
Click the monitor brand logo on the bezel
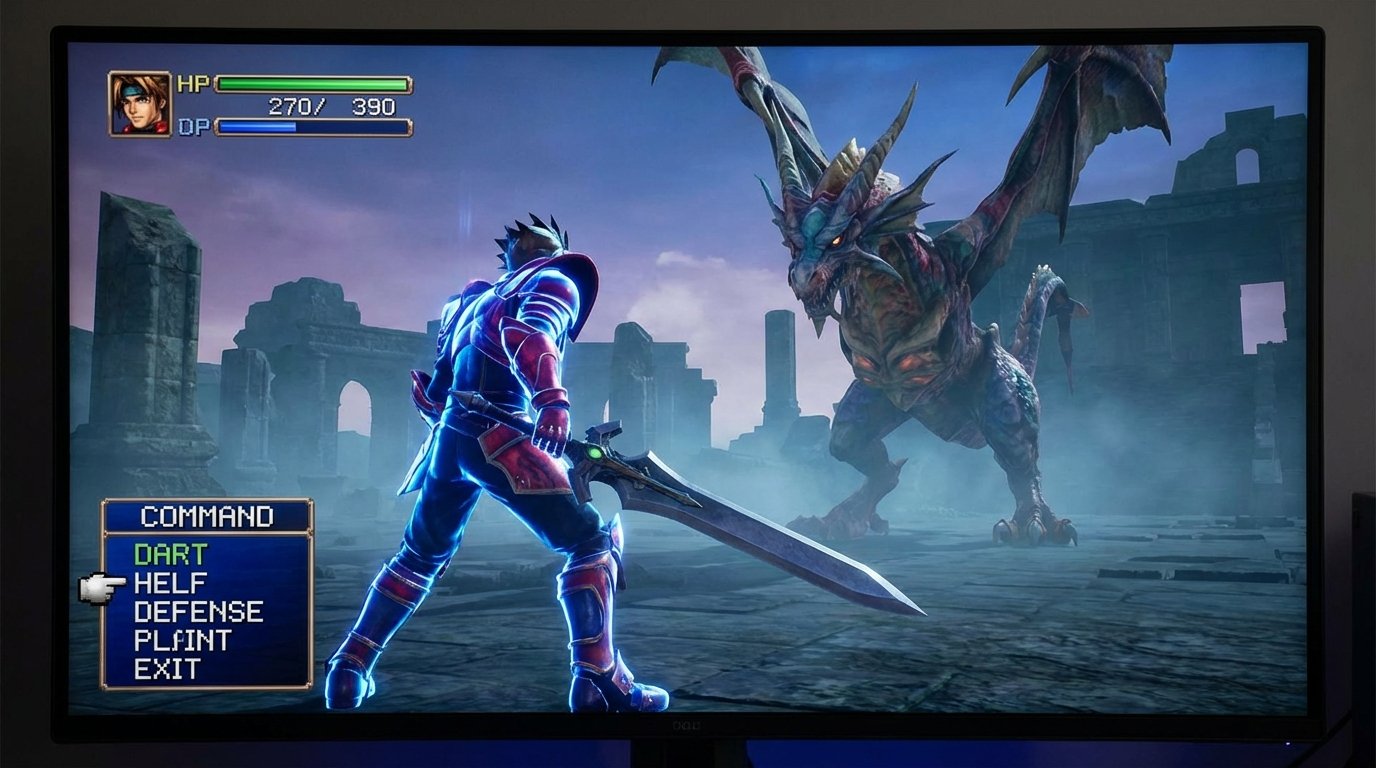(686, 725)
